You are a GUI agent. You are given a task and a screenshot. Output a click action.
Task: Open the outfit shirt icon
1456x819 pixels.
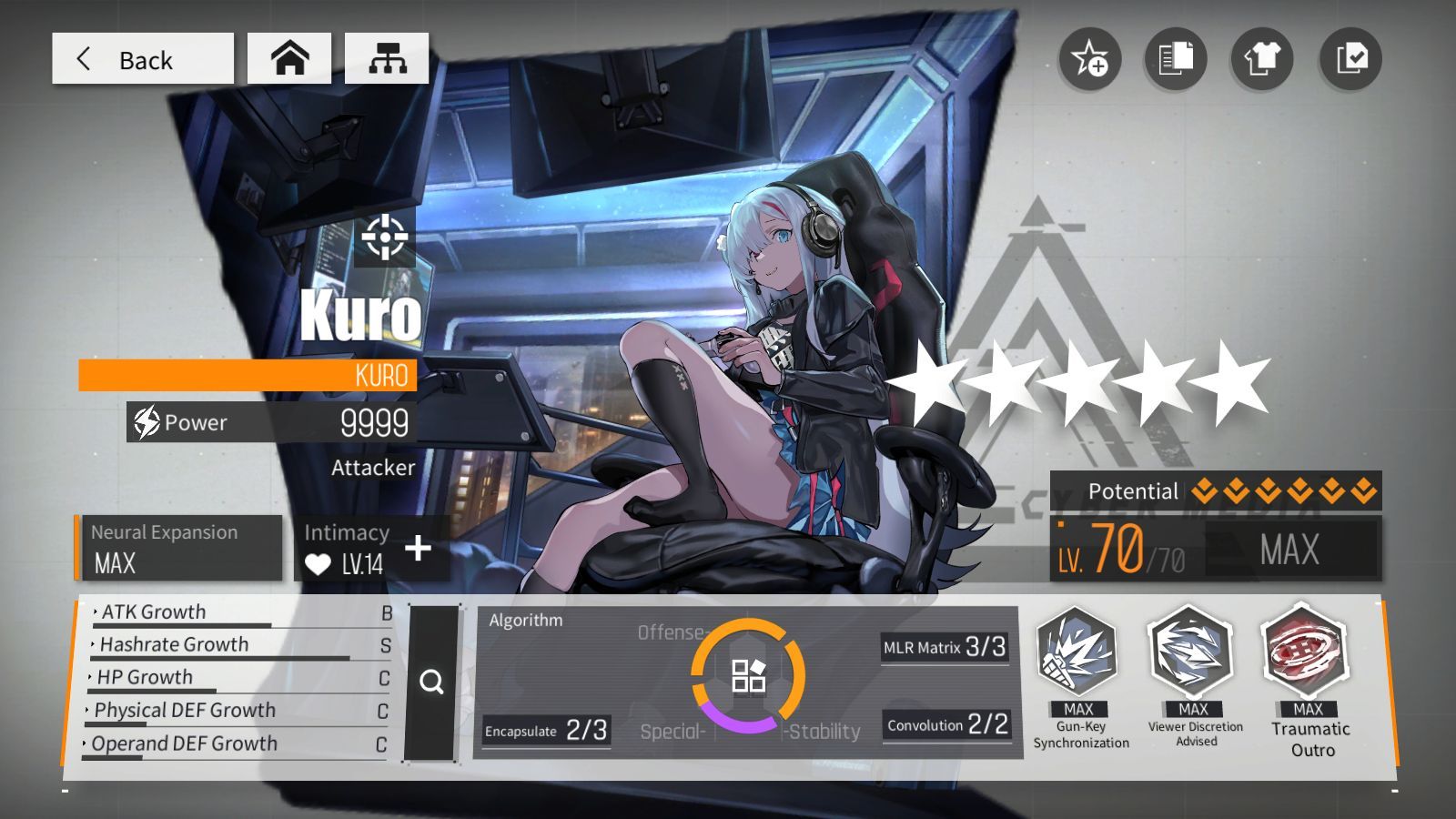[1262, 59]
